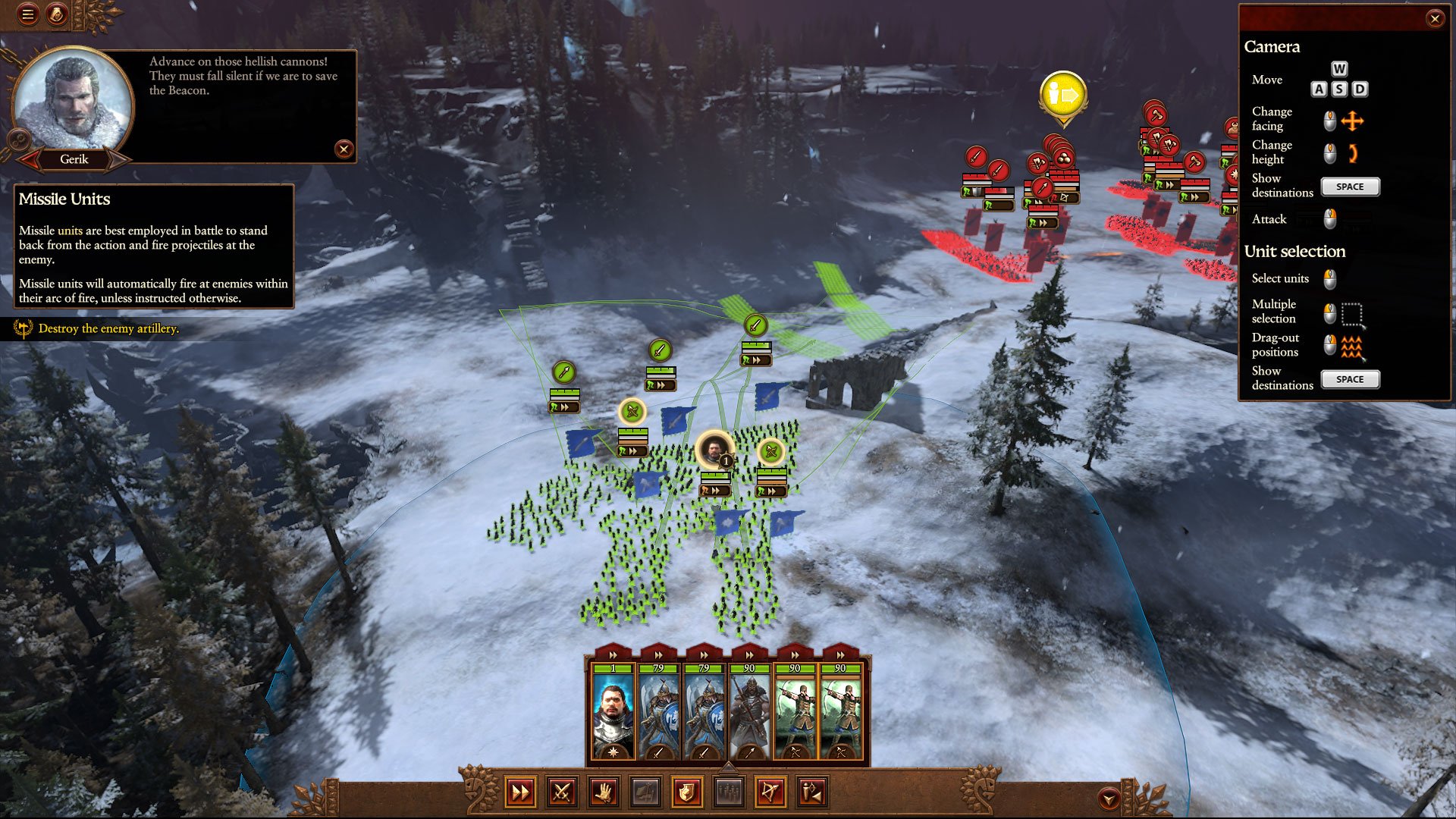The height and width of the screenshot is (819, 1456).
Task: Toggle the bow fire-at-will button
Action: pyautogui.click(x=770, y=793)
